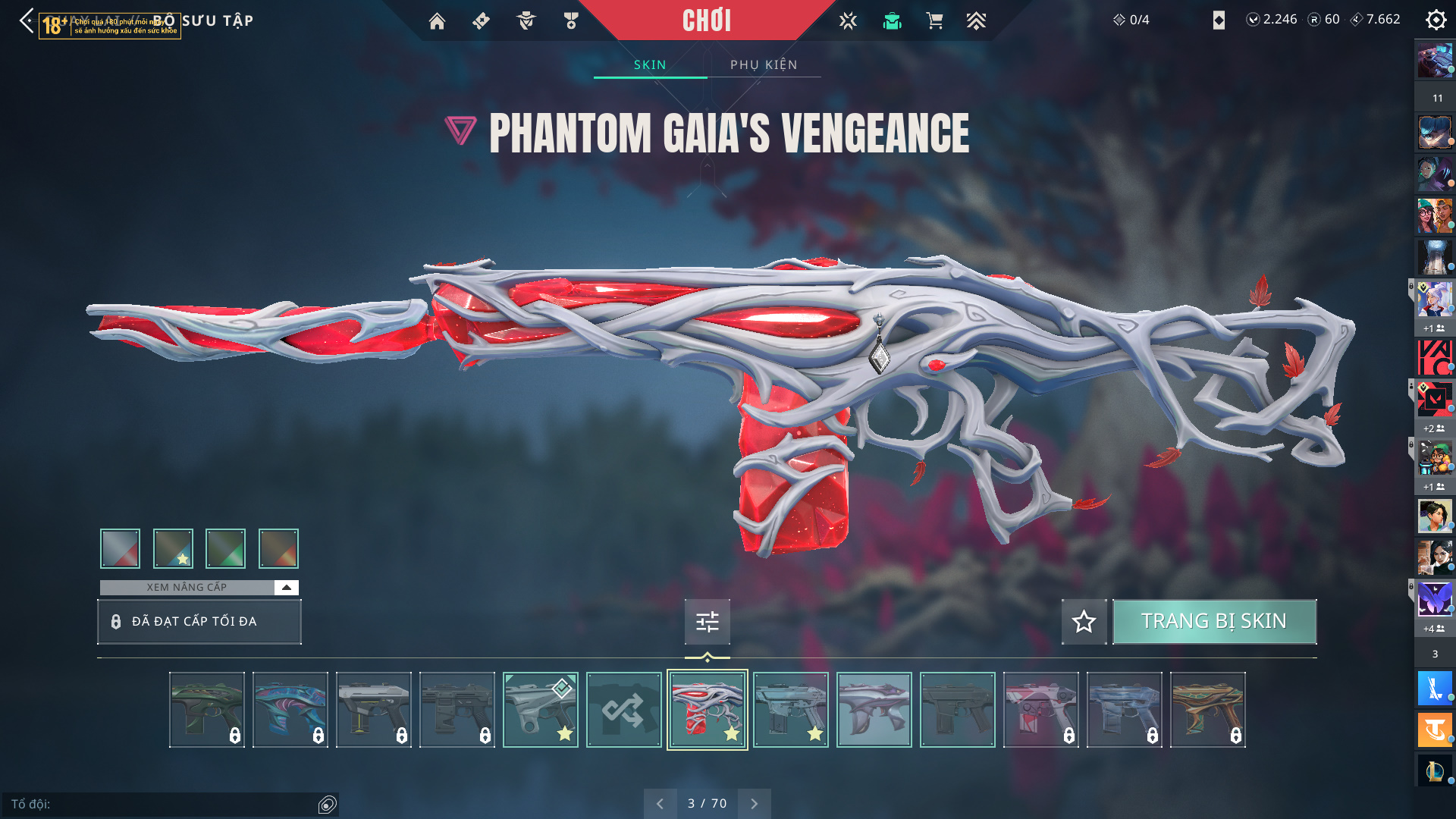
Task: Go to the previous skin page
Action: (x=660, y=804)
